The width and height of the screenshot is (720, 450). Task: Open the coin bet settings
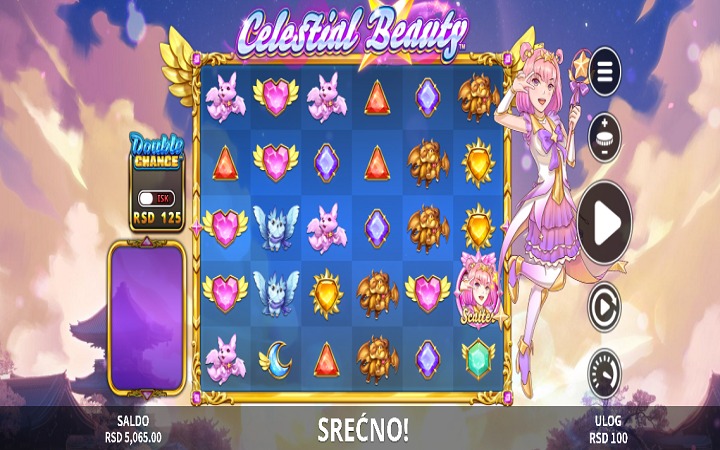pos(604,135)
